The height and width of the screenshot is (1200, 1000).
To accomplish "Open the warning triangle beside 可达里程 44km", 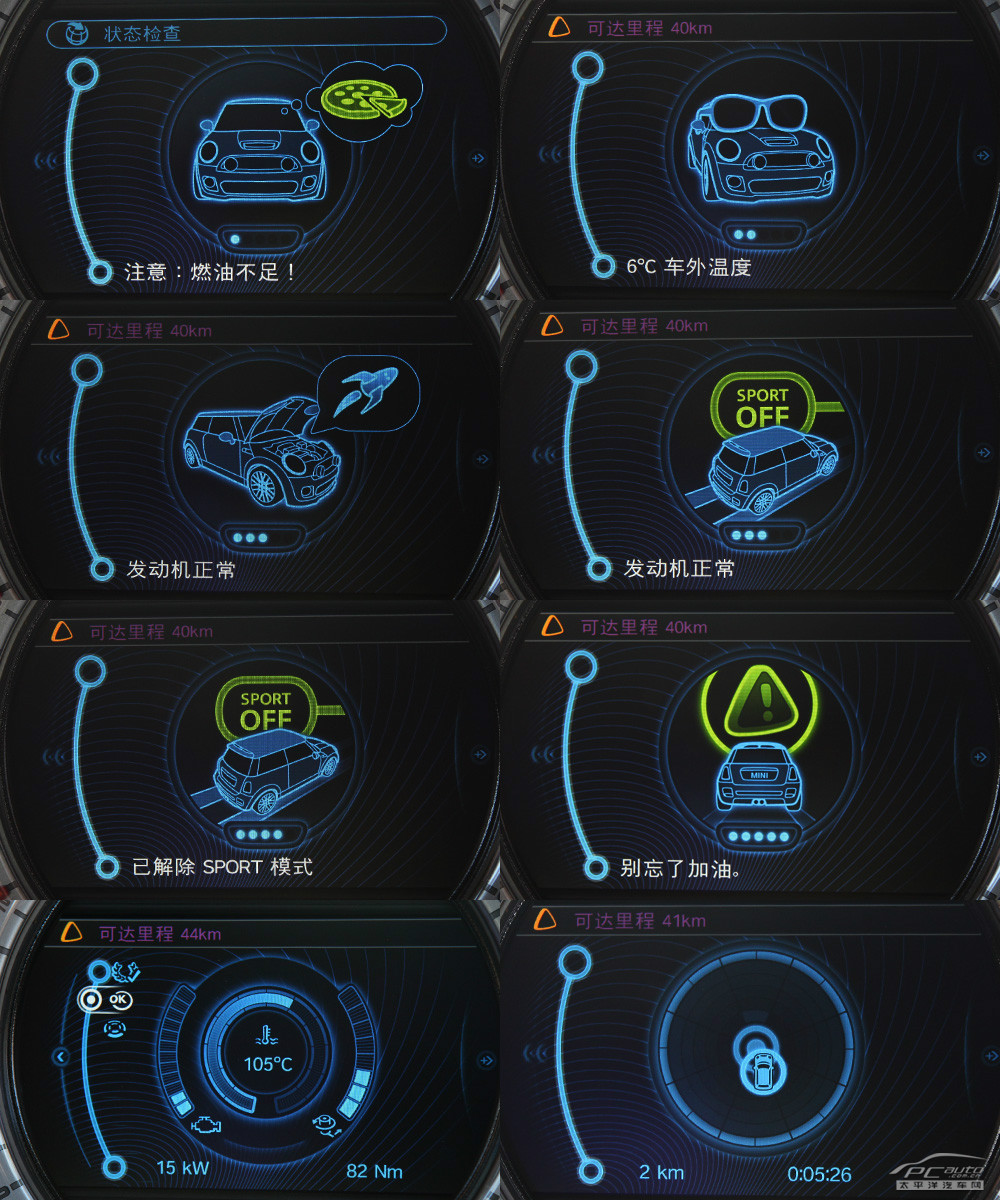I will (x=71, y=933).
